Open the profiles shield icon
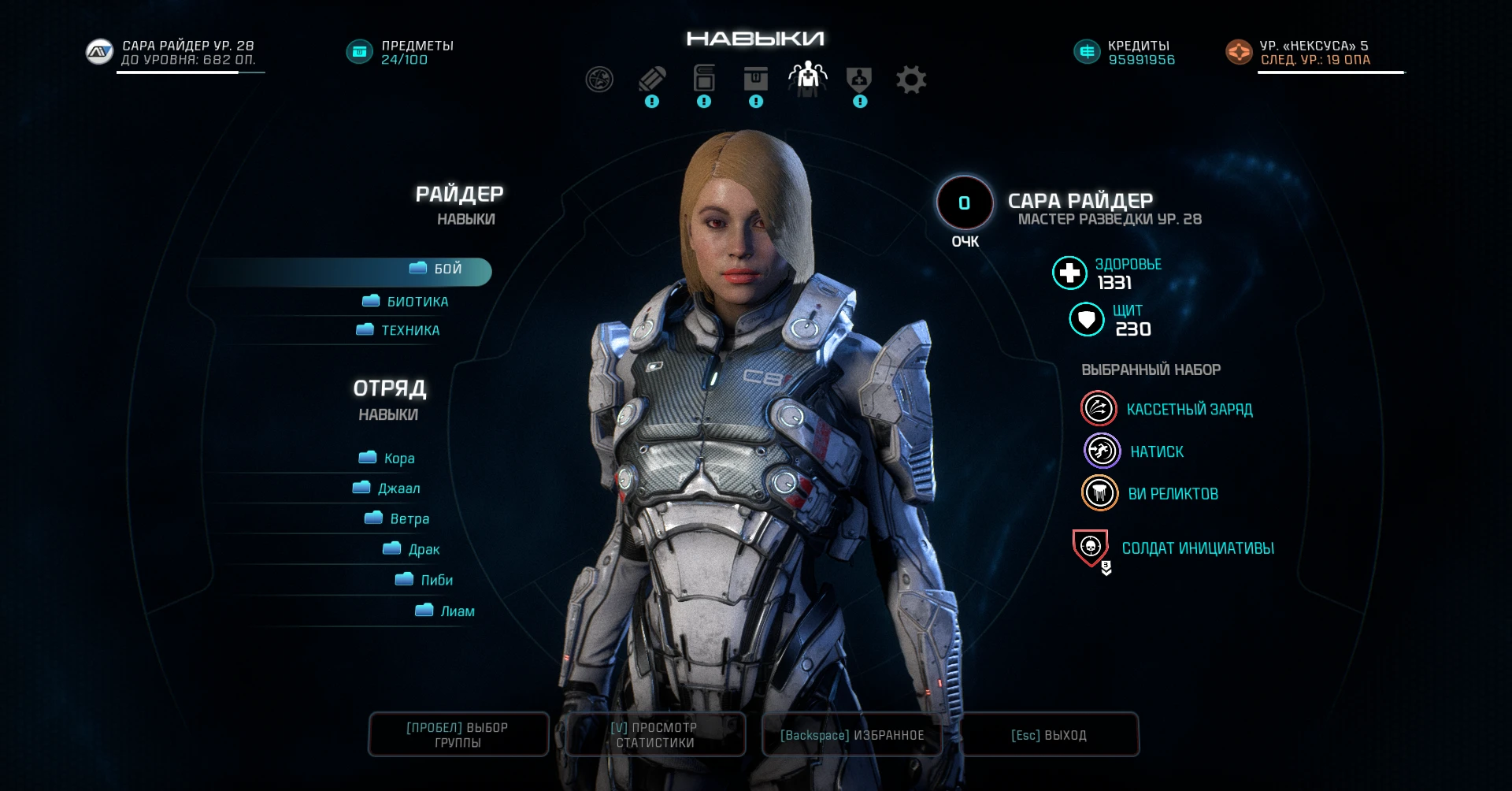The image size is (1512, 791). (859, 79)
